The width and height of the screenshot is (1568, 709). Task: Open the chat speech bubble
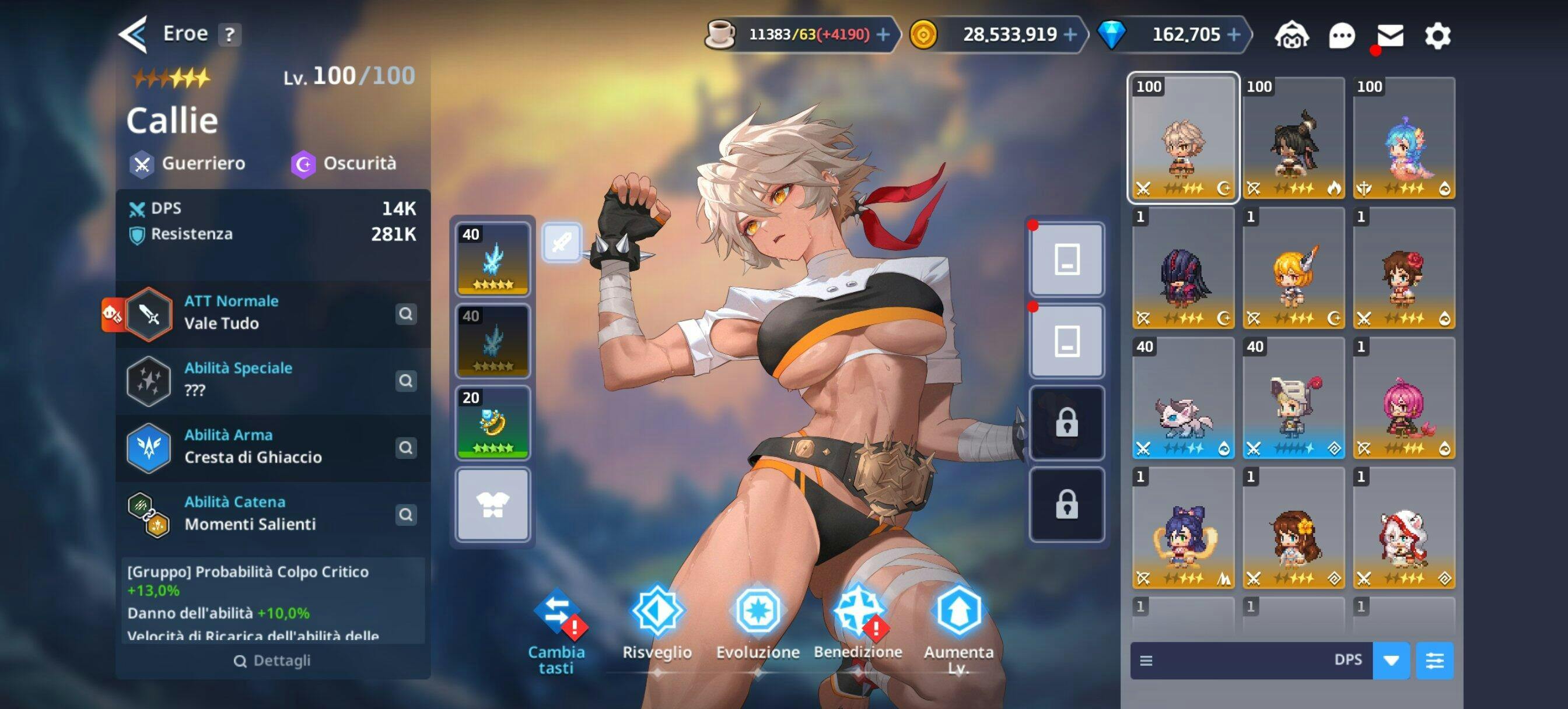pos(1342,36)
